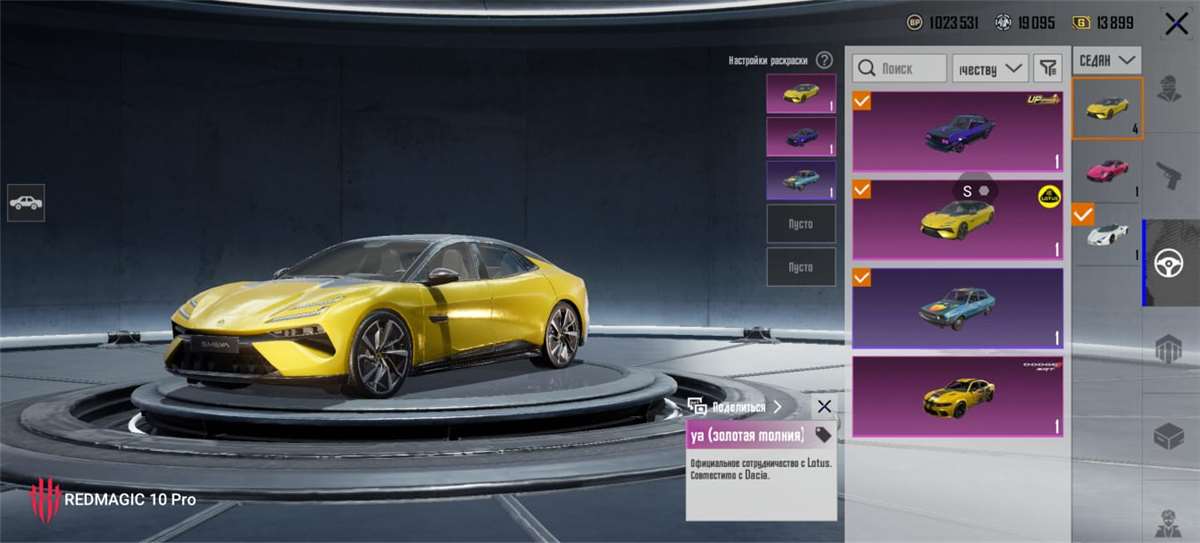The width and height of the screenshot is (1200, 543).
Task: Pick the yellow Dodge skin card
Action: (957, 396)
